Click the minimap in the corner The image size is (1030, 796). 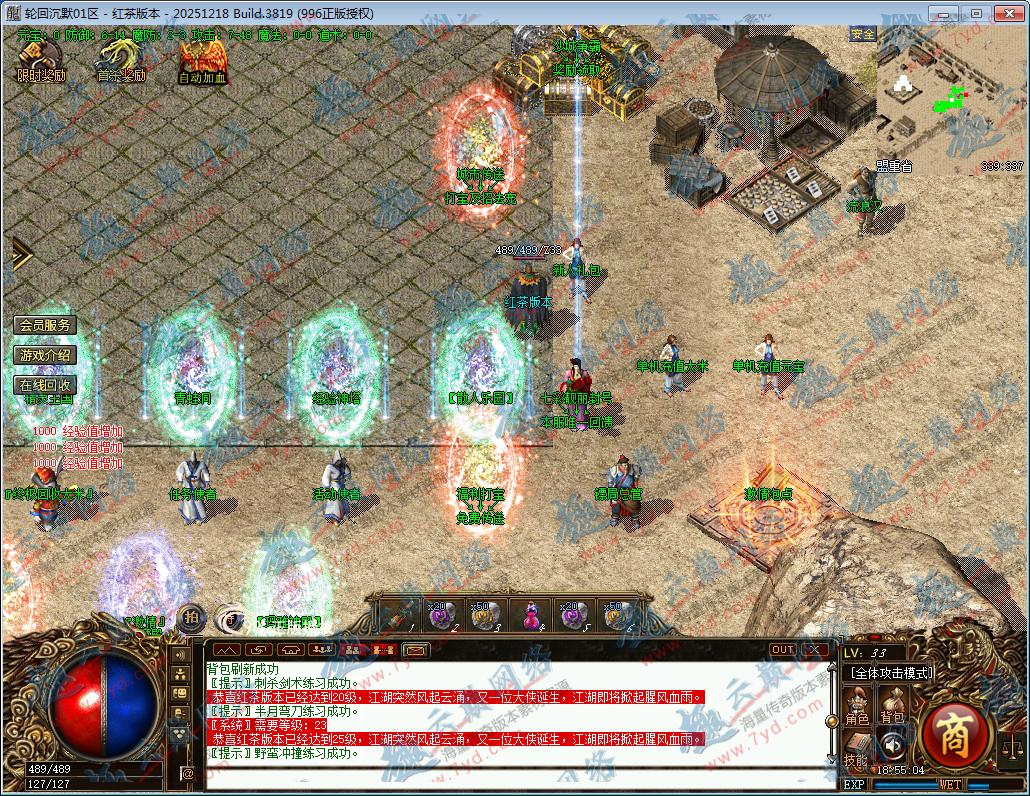(950, 98)
